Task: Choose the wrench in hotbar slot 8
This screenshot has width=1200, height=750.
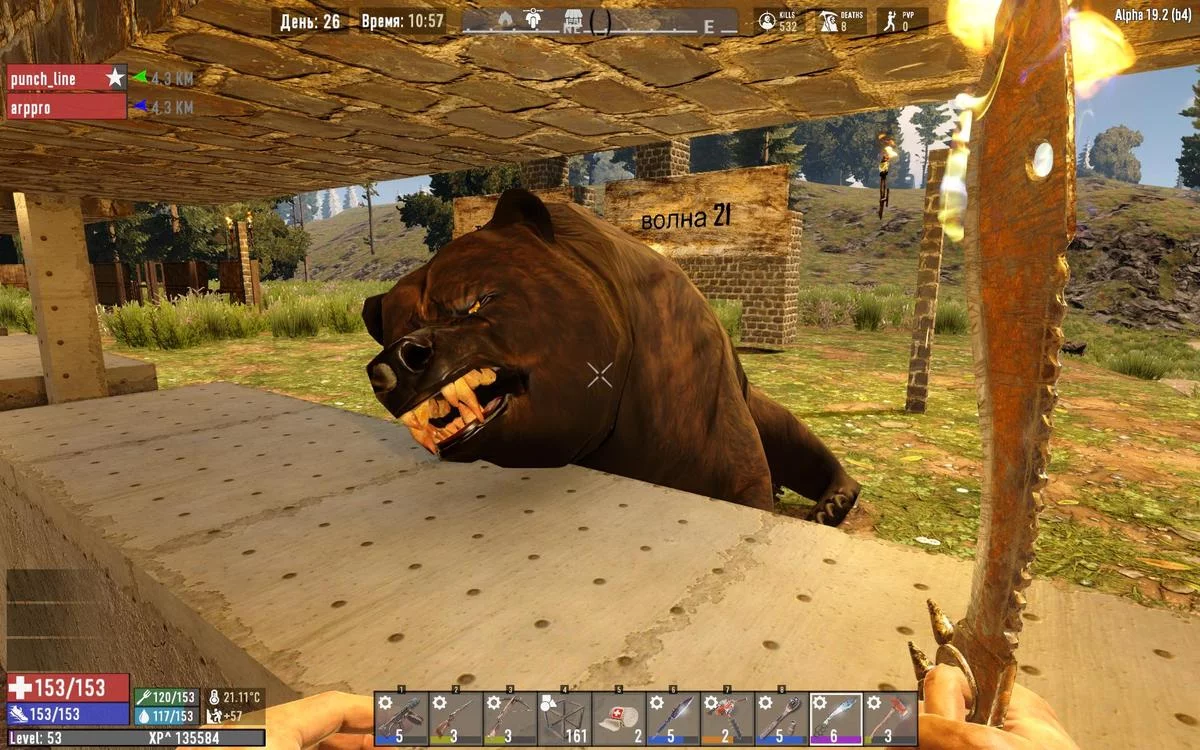Action: pos(781,718)
